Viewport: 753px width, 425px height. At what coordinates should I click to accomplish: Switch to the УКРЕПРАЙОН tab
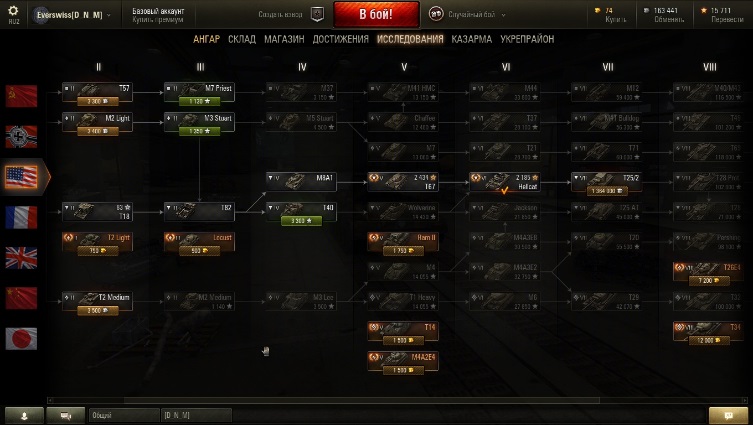pos(527,39)
